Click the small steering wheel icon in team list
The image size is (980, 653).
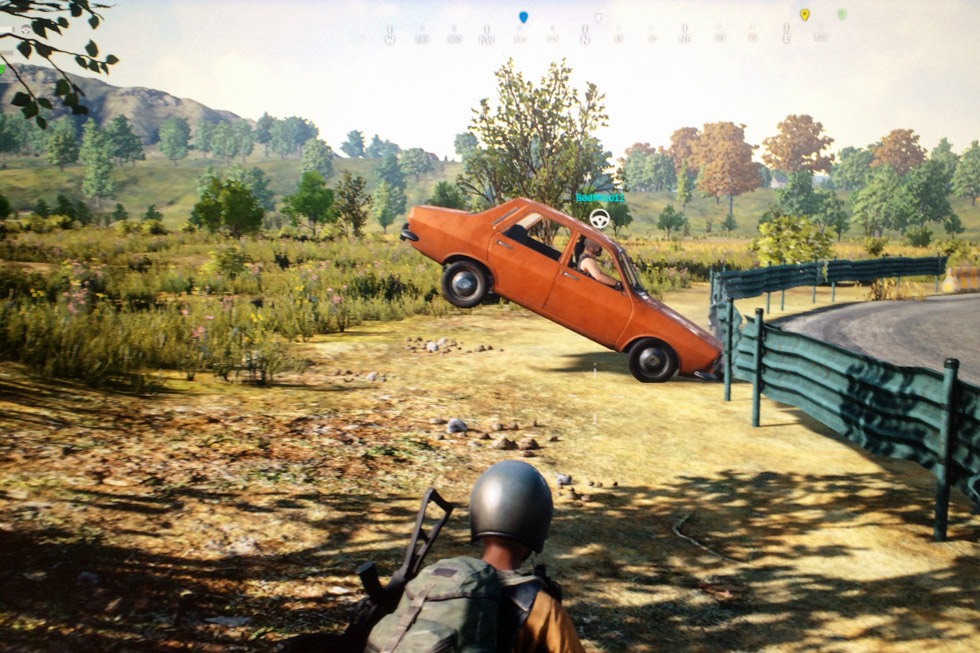click(x=24, y=31)
